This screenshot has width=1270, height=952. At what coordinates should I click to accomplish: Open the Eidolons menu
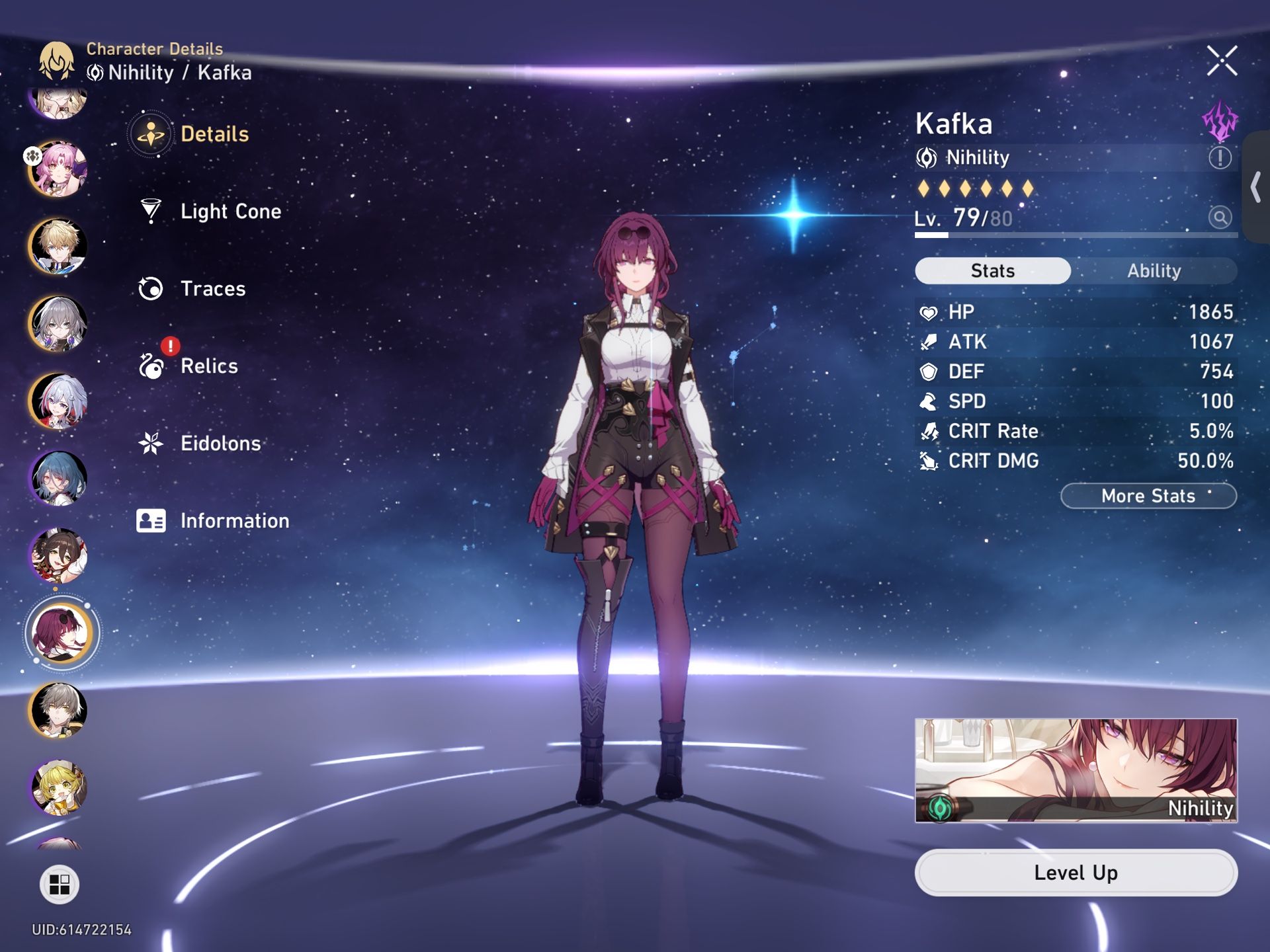pyautogui.click(x=220, y=444)
